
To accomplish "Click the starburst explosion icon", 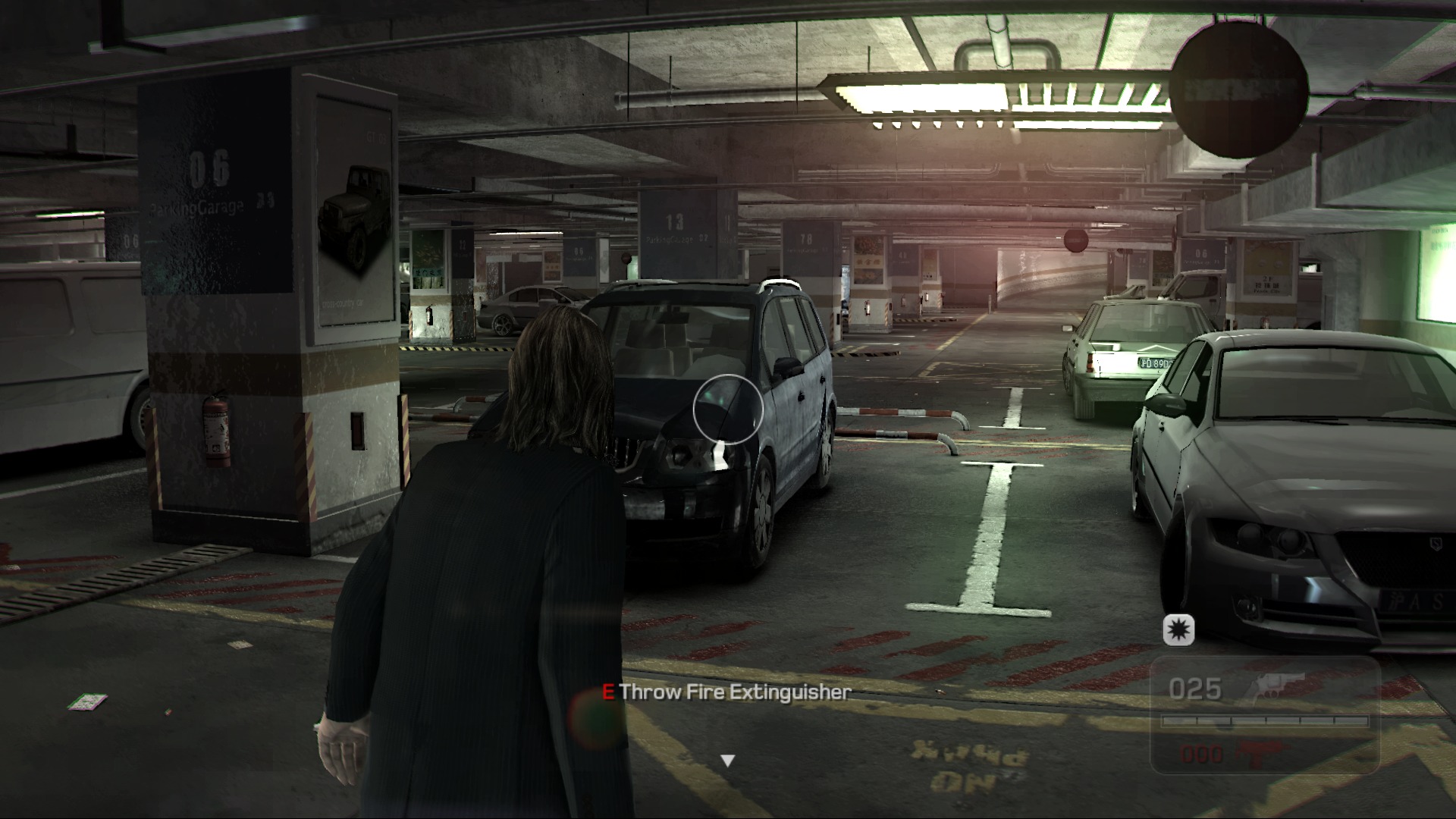I will click(x=1178, y=629).
